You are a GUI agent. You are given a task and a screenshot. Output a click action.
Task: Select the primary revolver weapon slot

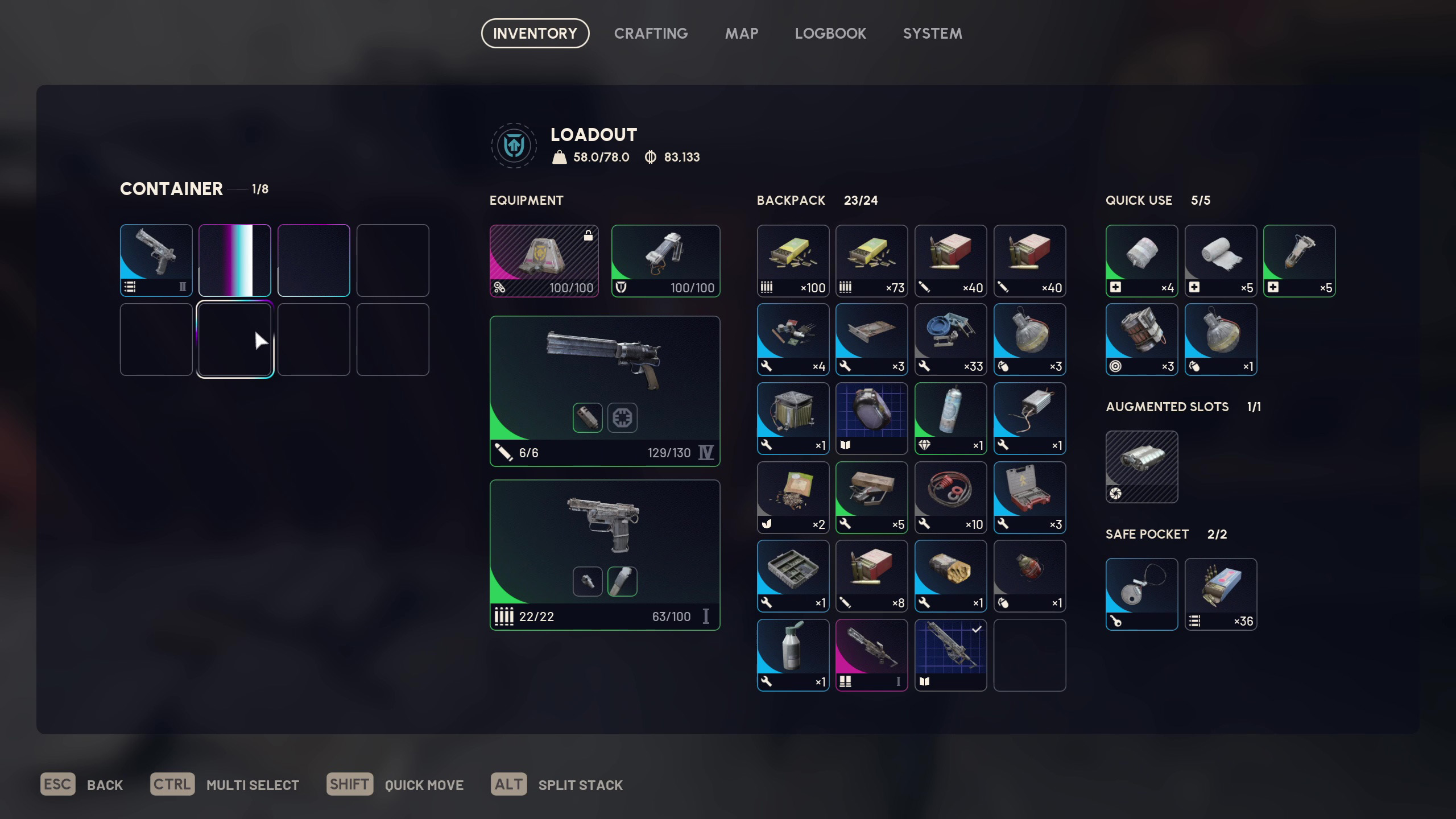coord(605,391)
